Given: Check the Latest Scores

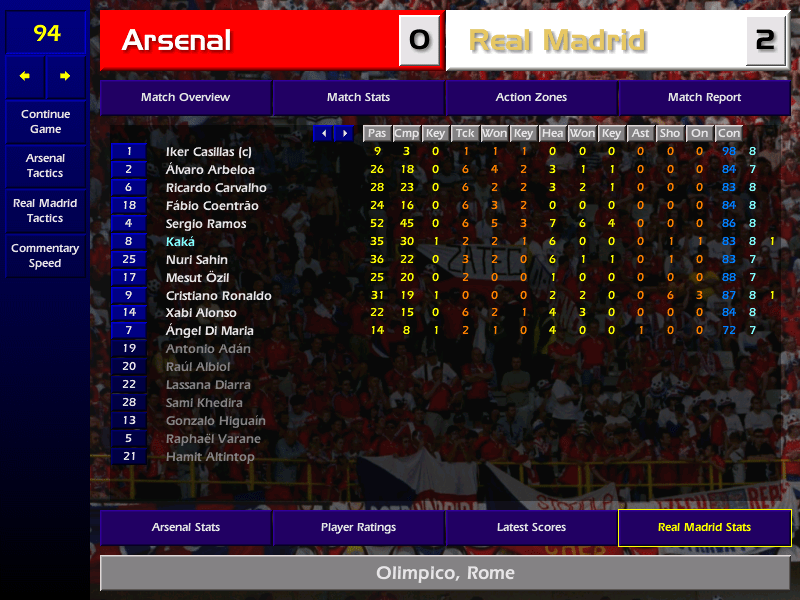Looking at the screenshot, I should pyautogui.click(x=531, y=527).
